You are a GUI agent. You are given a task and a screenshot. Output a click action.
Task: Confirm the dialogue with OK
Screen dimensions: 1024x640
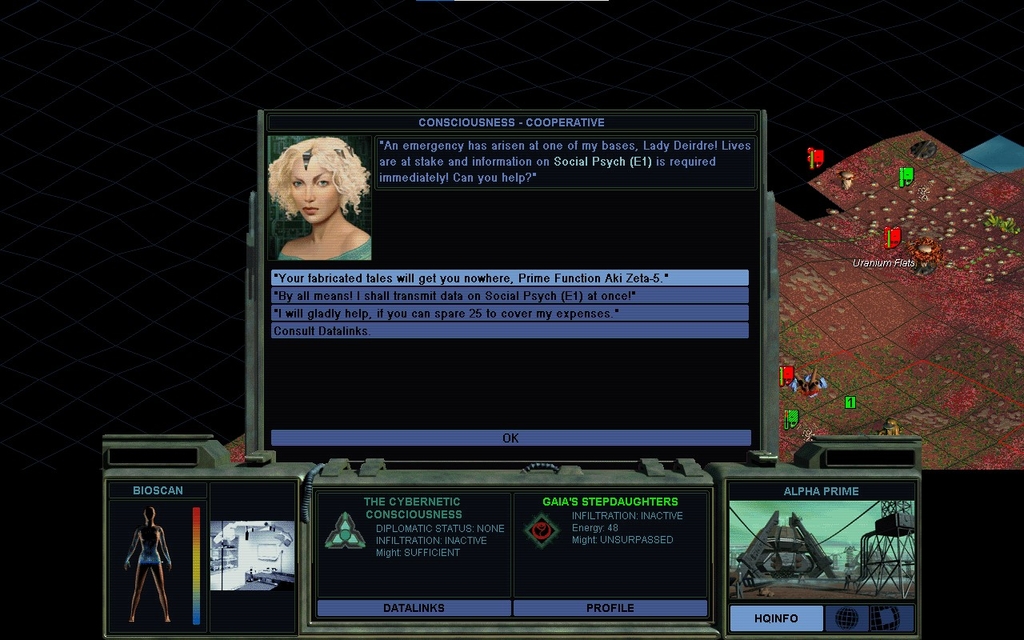coord(510,438)
